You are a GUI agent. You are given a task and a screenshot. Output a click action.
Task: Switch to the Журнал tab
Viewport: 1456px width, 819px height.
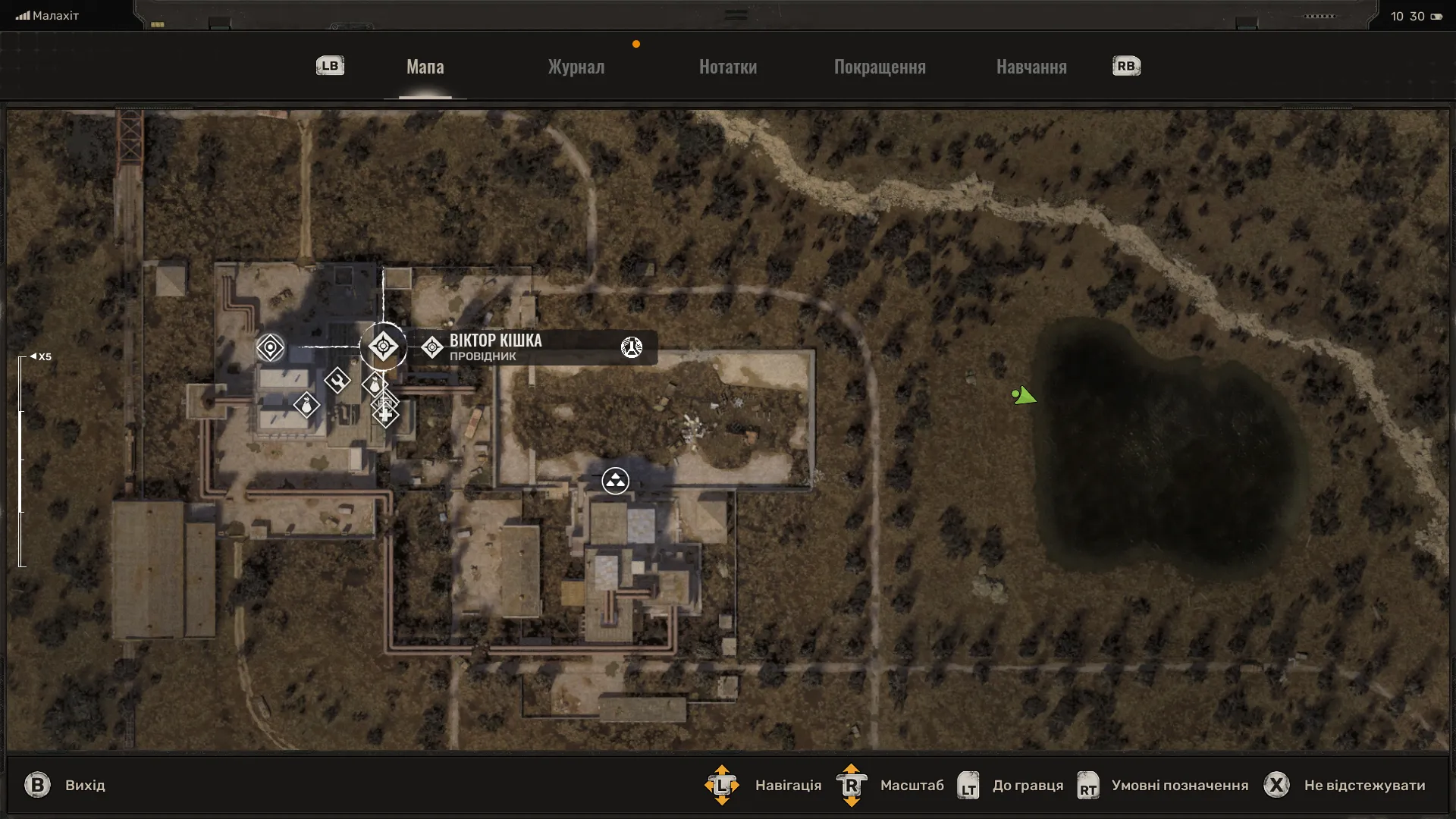[575, 67]
